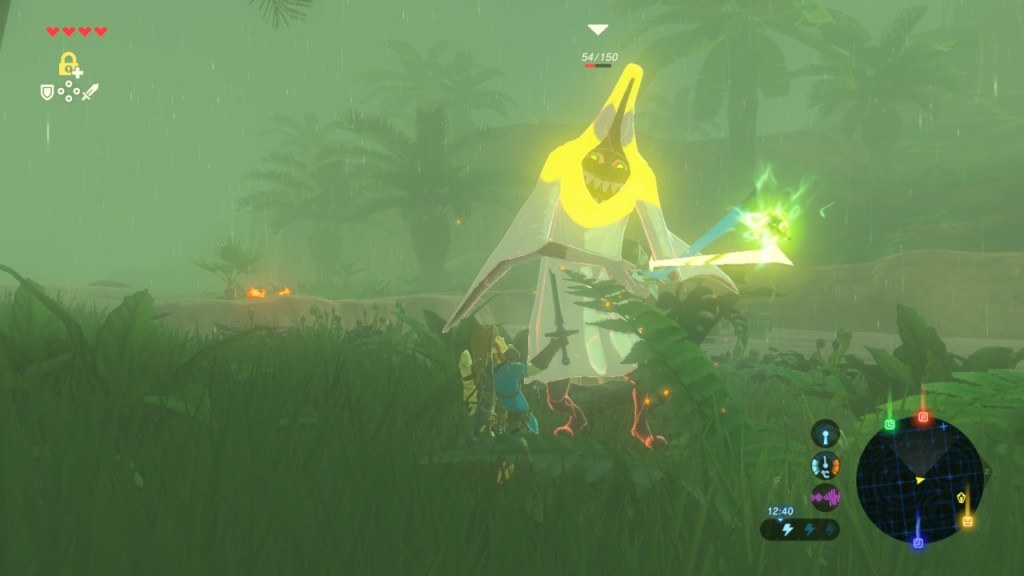Click the yellow padlock rune icon
This screenshot has height=576, width=1024.
(69, 65)
